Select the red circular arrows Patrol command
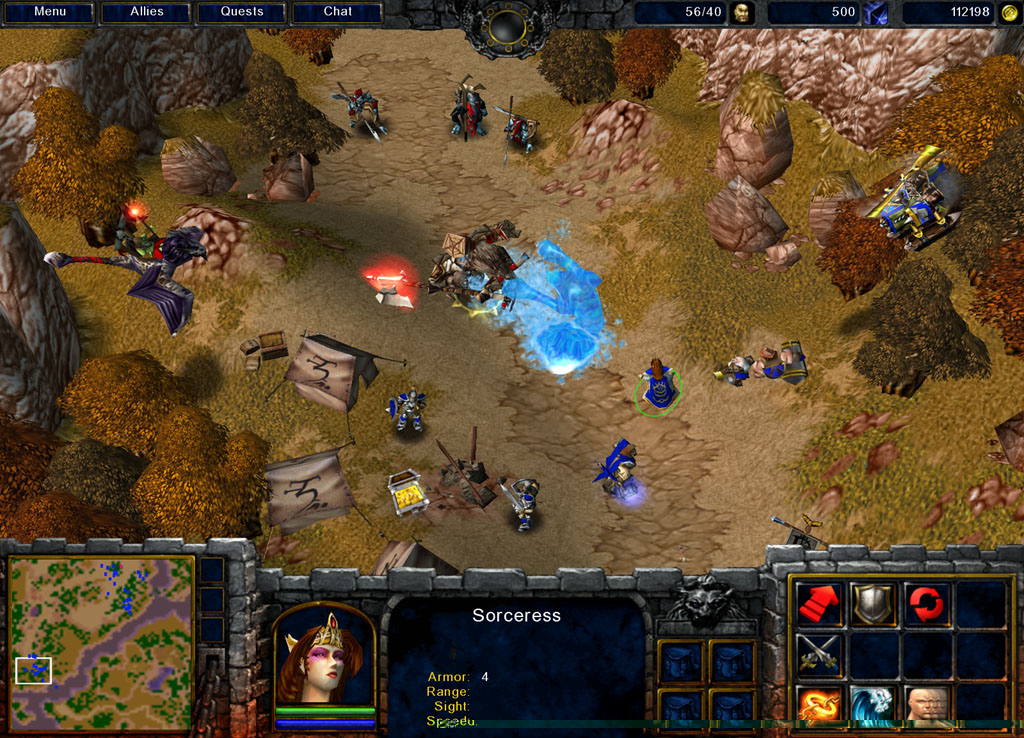Screen dimensions: 1024x738 927,605
